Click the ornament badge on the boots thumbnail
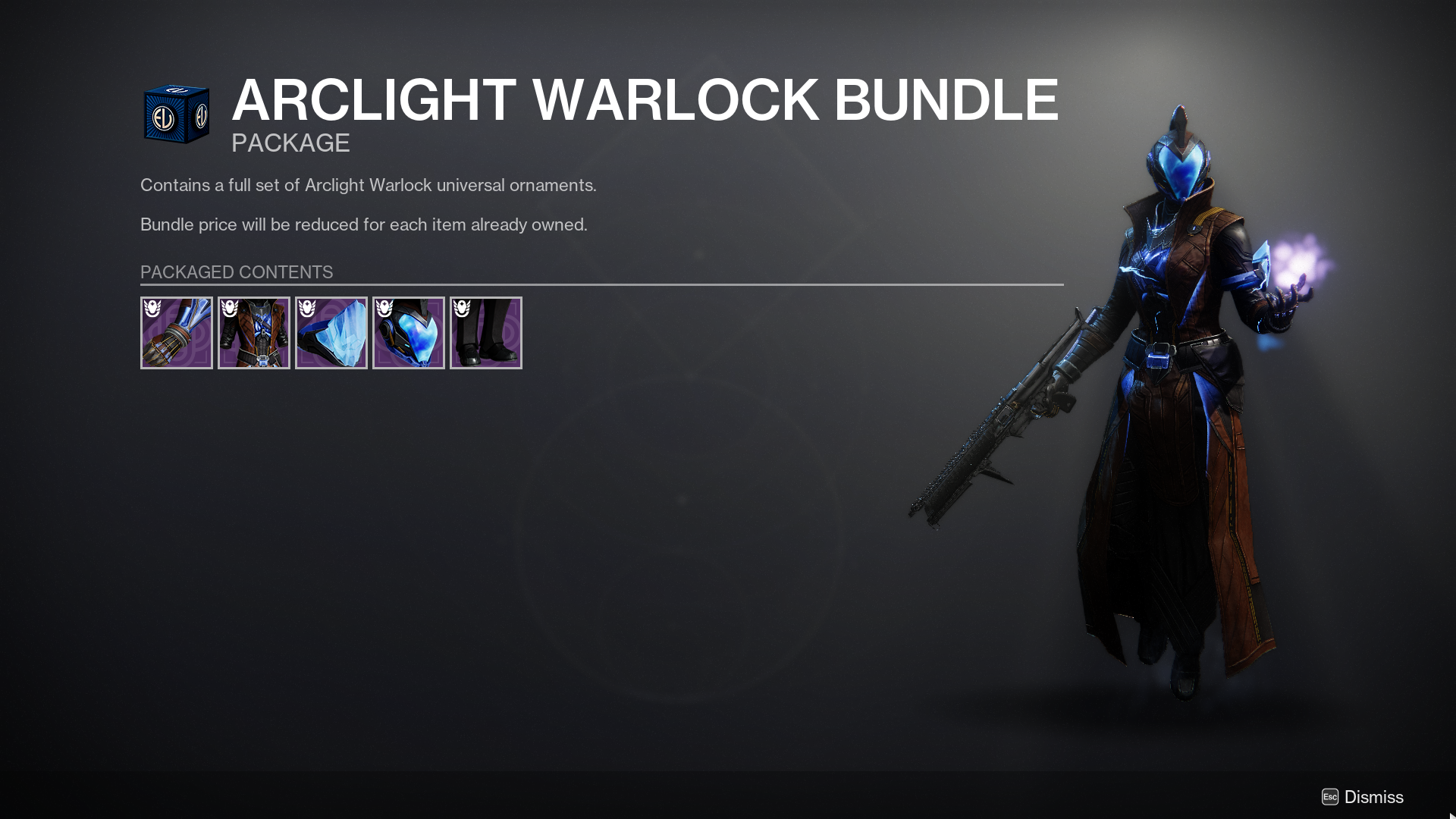The image size is (1456, 819). coord(463,309)
